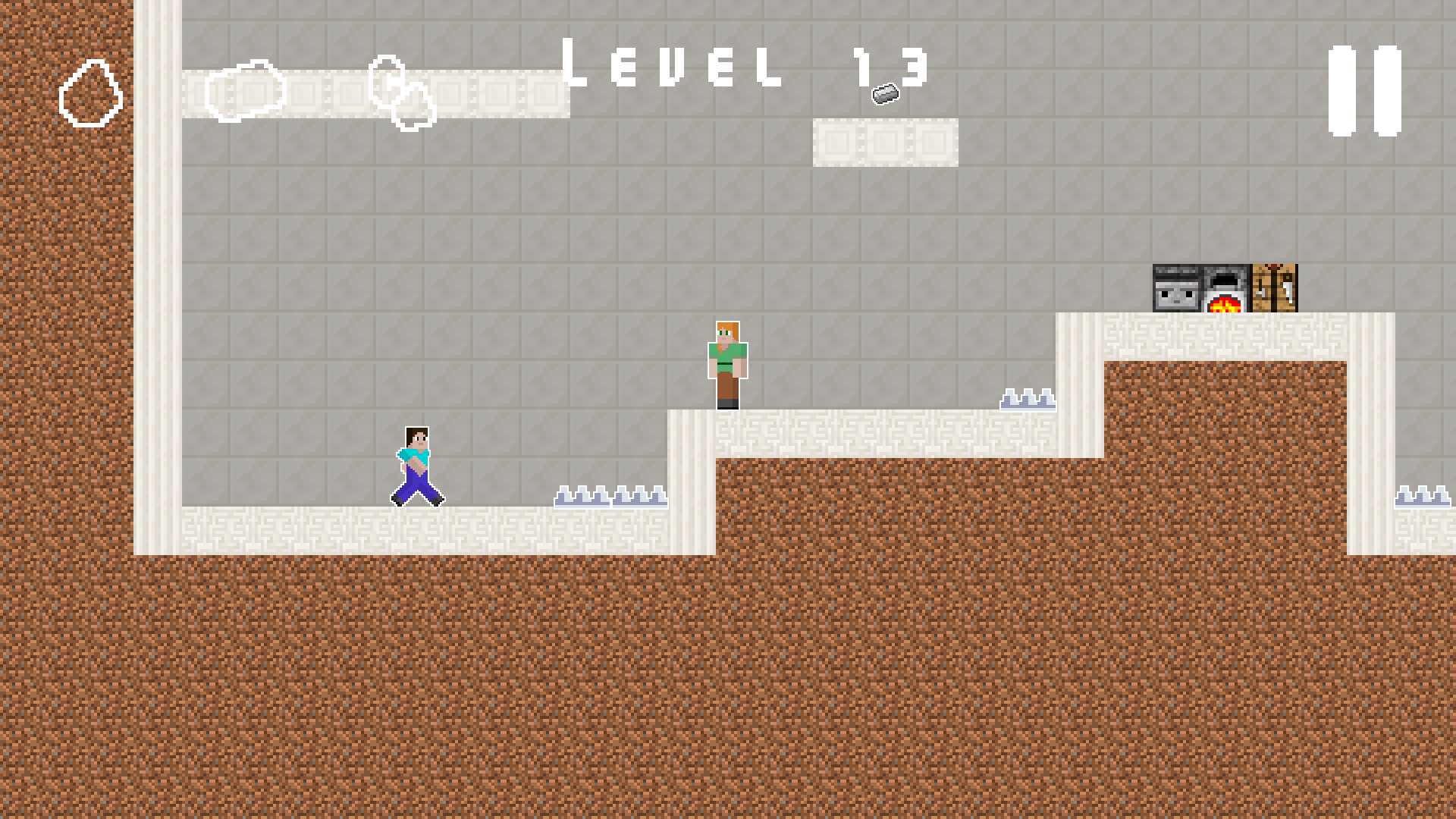
Task: Click the floating quartz platform under the ingot
Action: [887, 143]
